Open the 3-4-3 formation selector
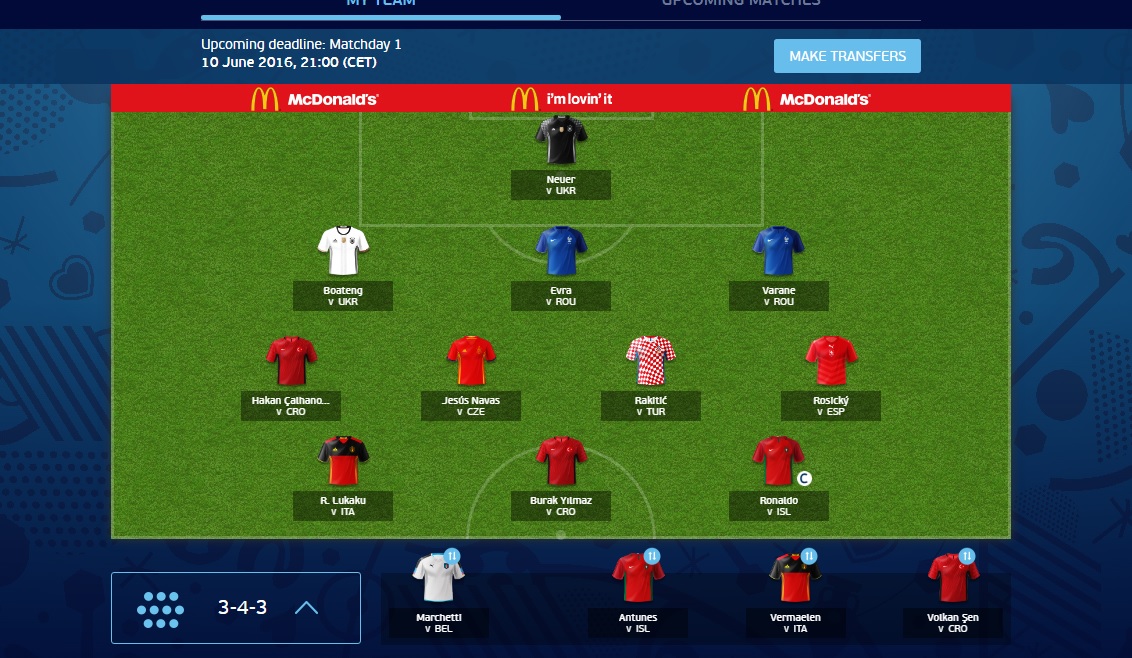Screen dimensions: 1132x658 pos(236,607)
